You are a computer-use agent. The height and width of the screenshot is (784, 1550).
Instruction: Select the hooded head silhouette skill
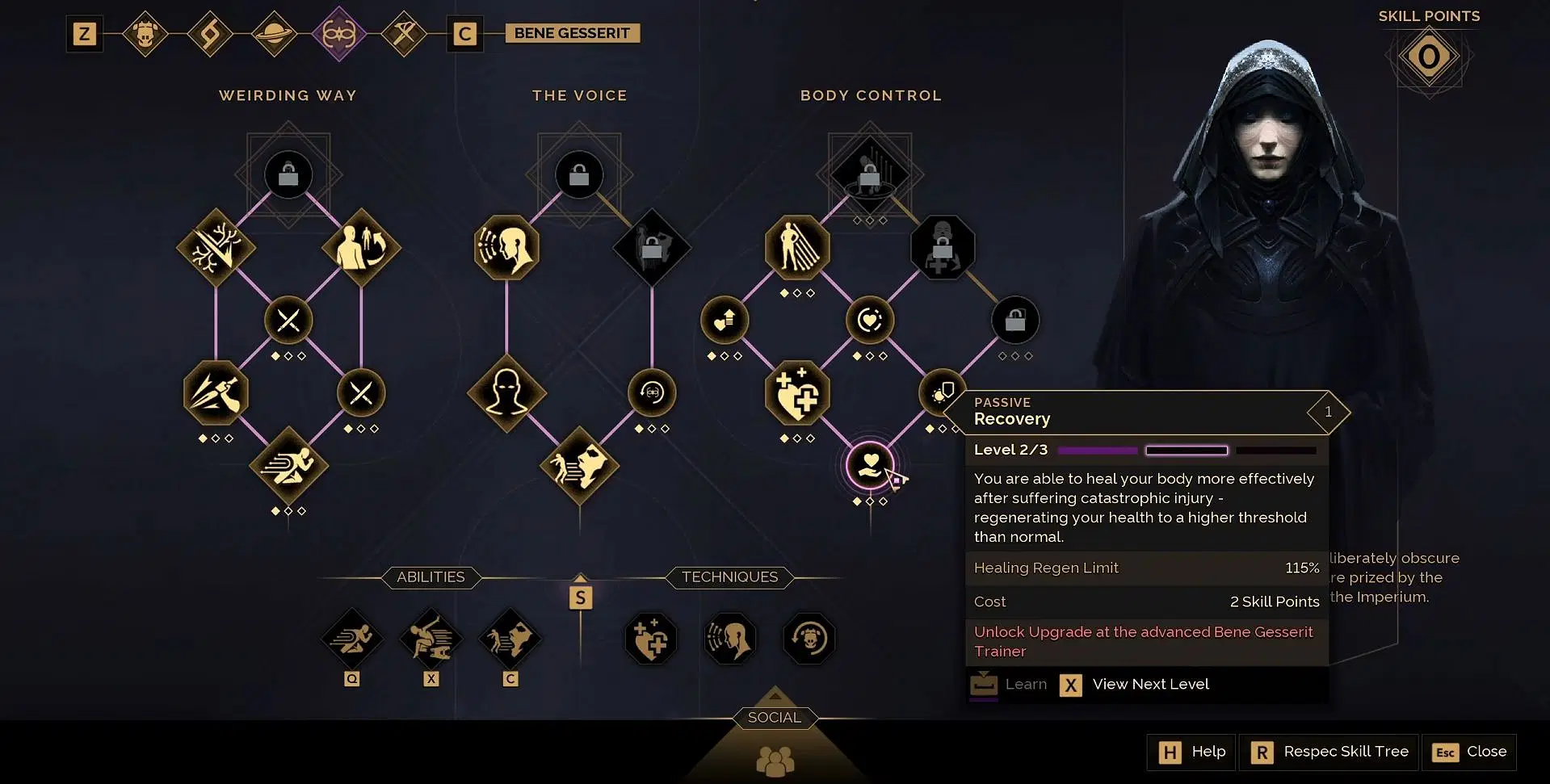[x=506, y=393]
